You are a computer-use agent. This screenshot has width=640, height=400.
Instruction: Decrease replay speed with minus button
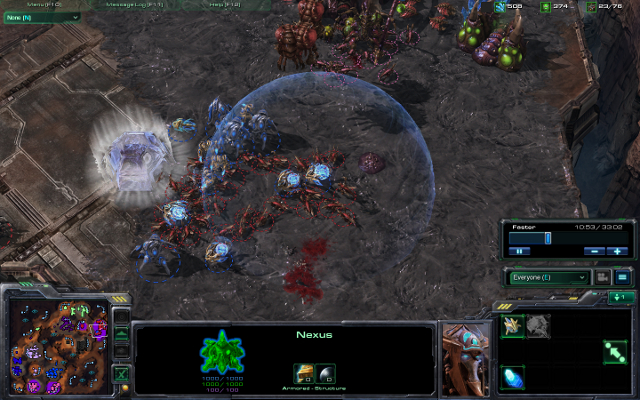(x=594, y=251)
